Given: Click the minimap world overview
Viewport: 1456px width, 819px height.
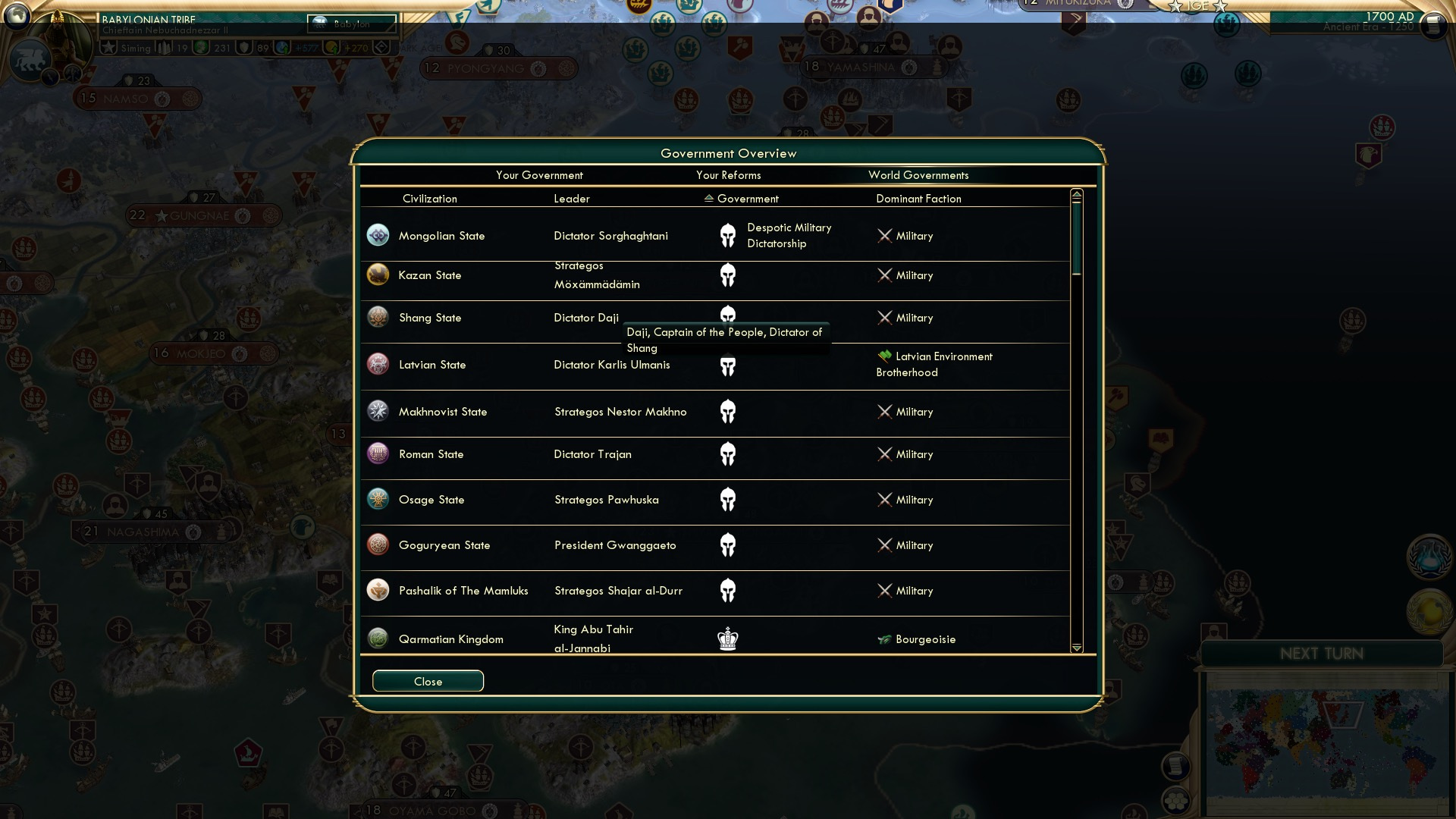Looking at the screenshot, I should (x=1326, y=739).
